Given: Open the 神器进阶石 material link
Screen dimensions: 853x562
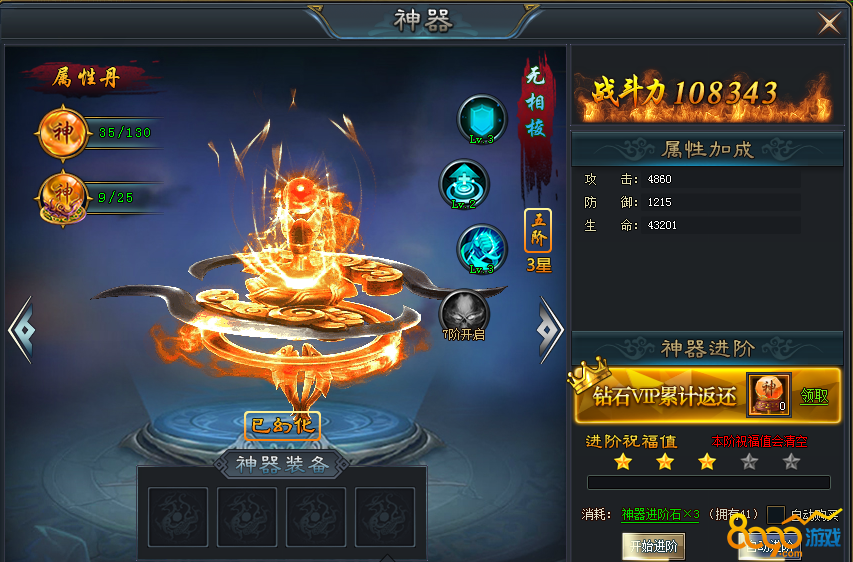Looking at the screenshot, I should click(x=660, y=515).
